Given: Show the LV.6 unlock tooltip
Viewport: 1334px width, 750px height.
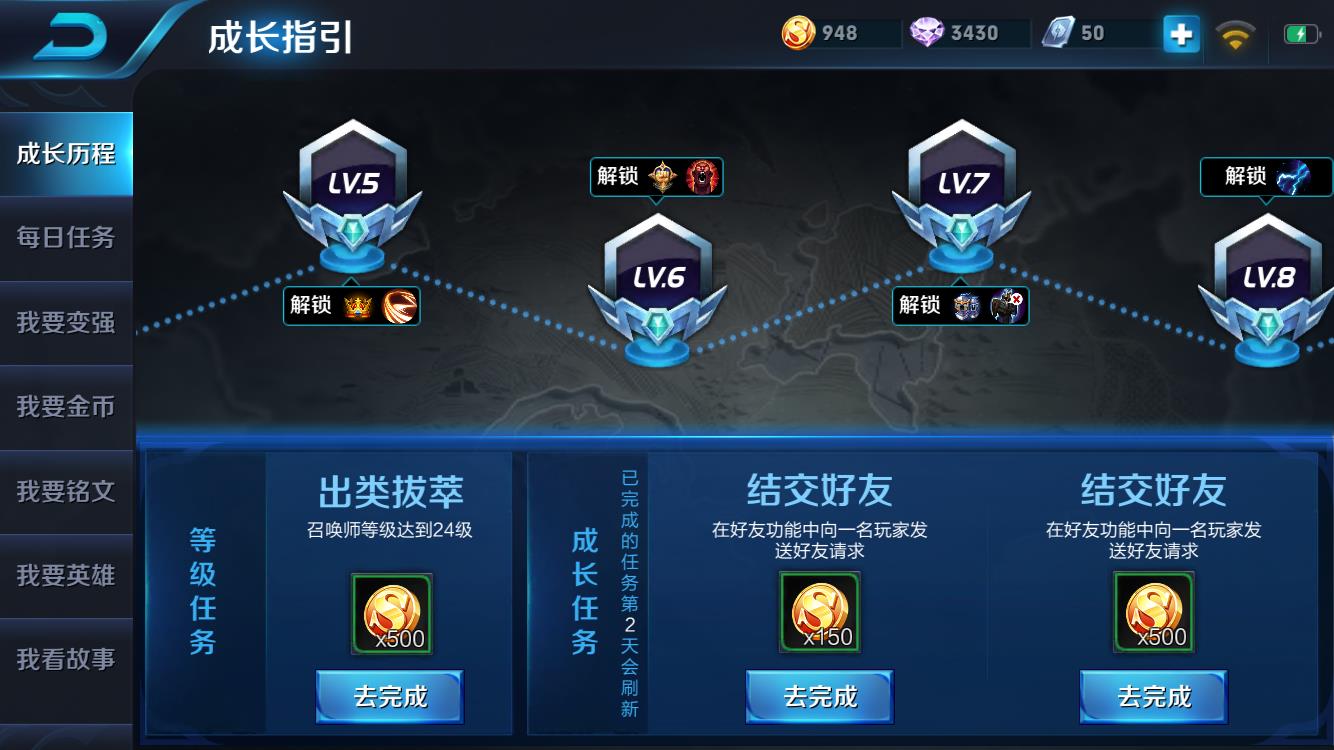Looking at the screenshot, I should pos(656,177).
